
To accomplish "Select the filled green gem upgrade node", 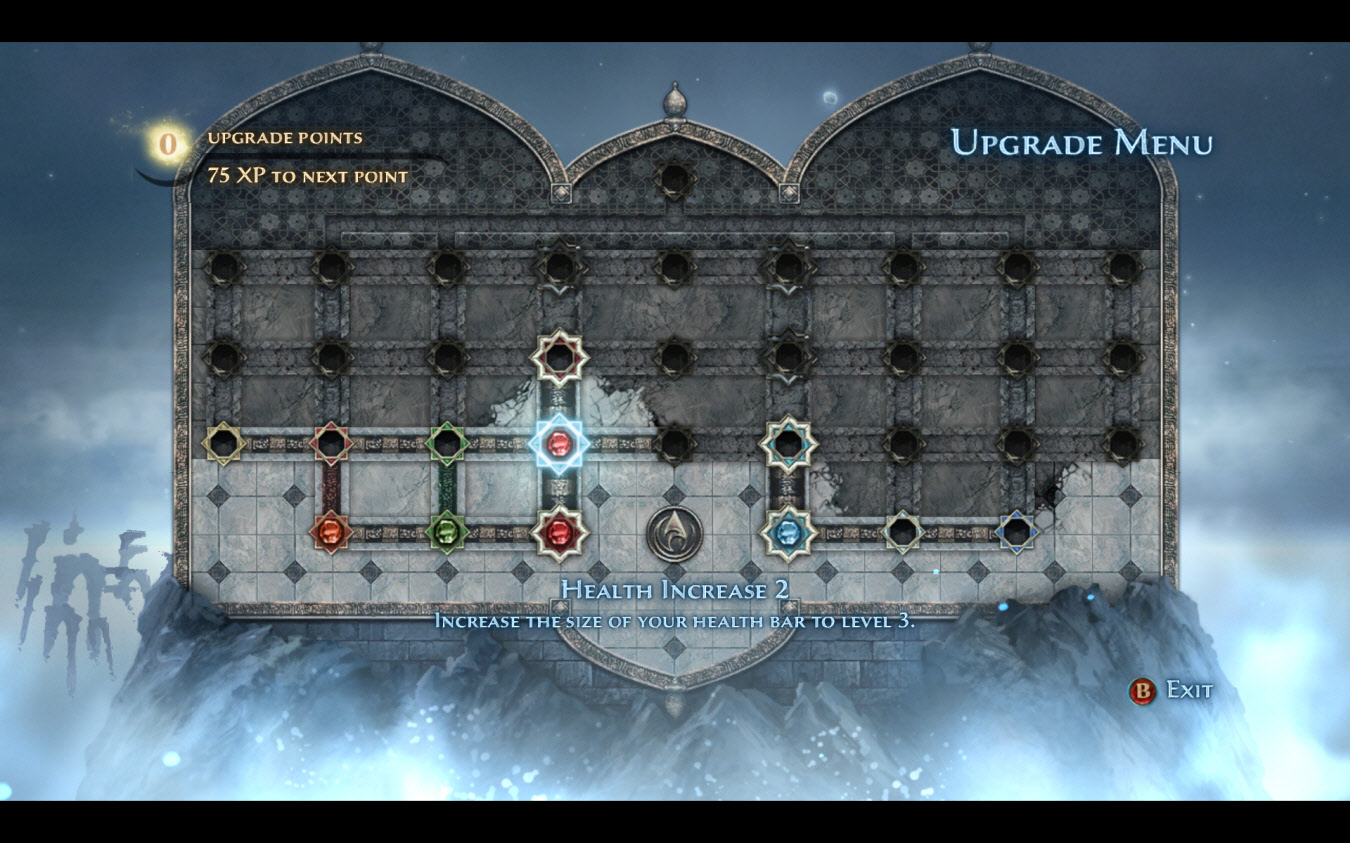I will tap(447, 532).
